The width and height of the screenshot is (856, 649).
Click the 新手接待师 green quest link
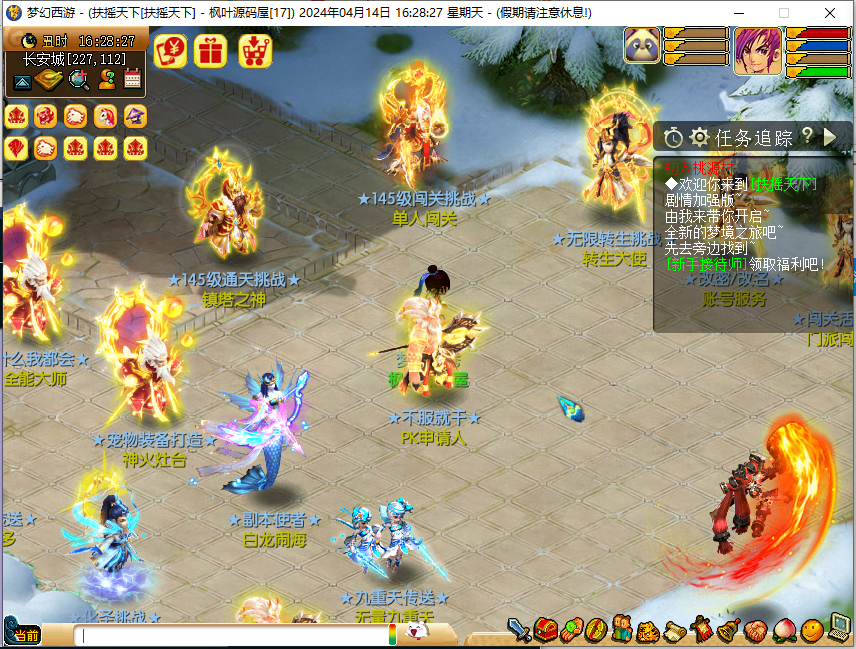pyautogui.click(x=706, y=264)
